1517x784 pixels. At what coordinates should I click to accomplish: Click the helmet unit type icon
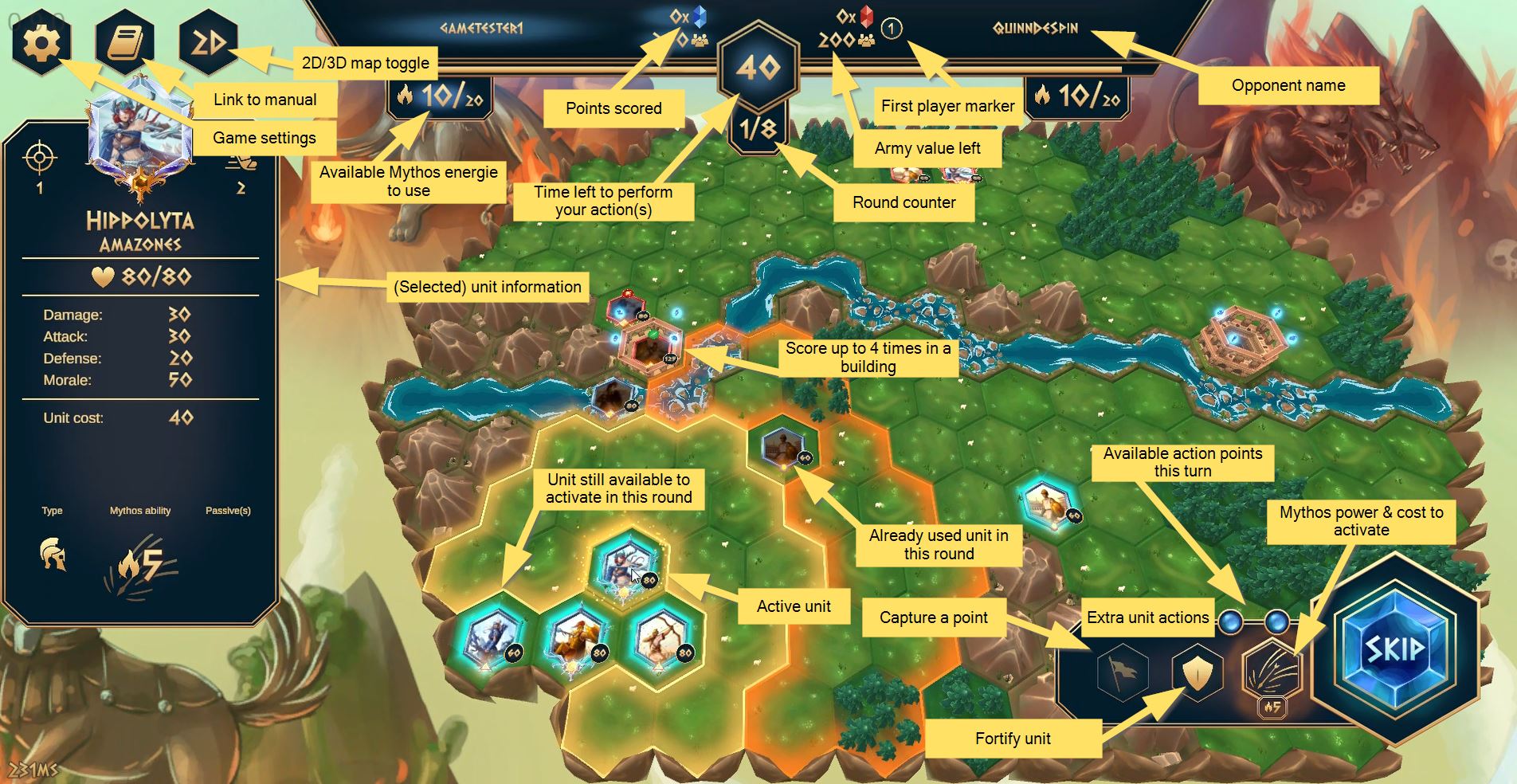point(53,555)
